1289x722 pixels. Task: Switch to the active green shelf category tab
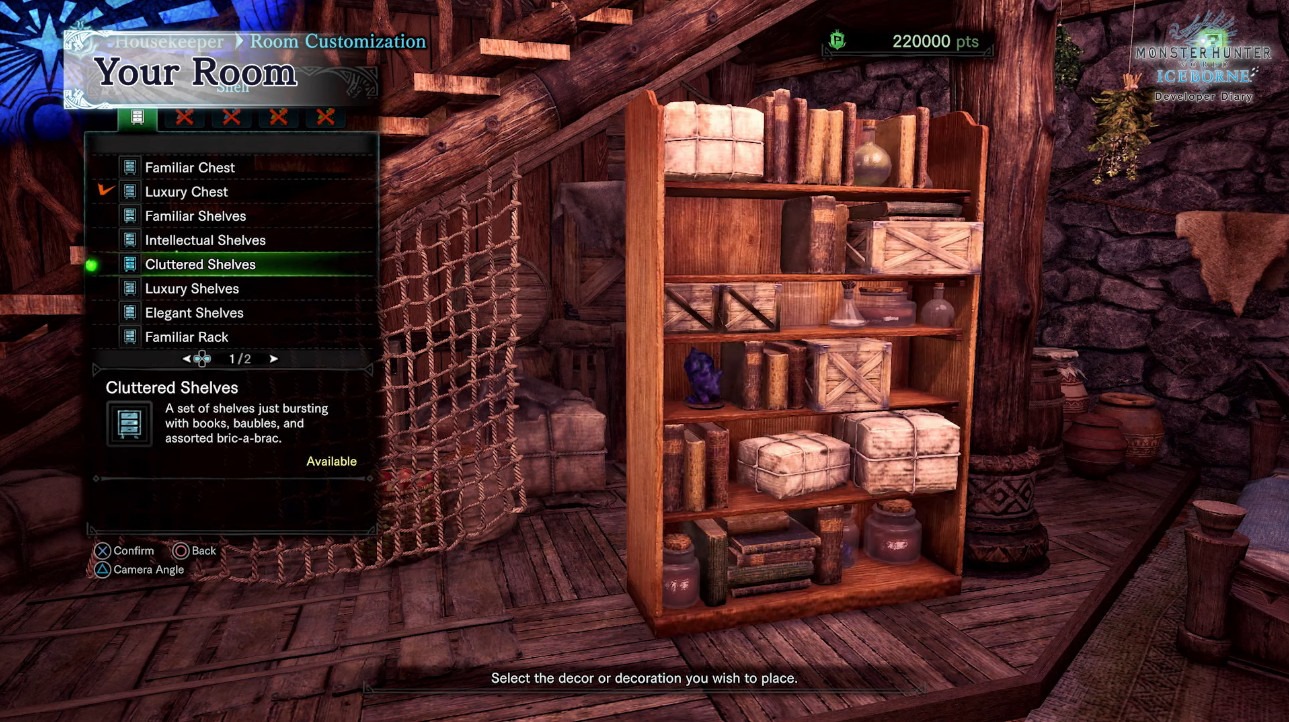click(137, 117)
